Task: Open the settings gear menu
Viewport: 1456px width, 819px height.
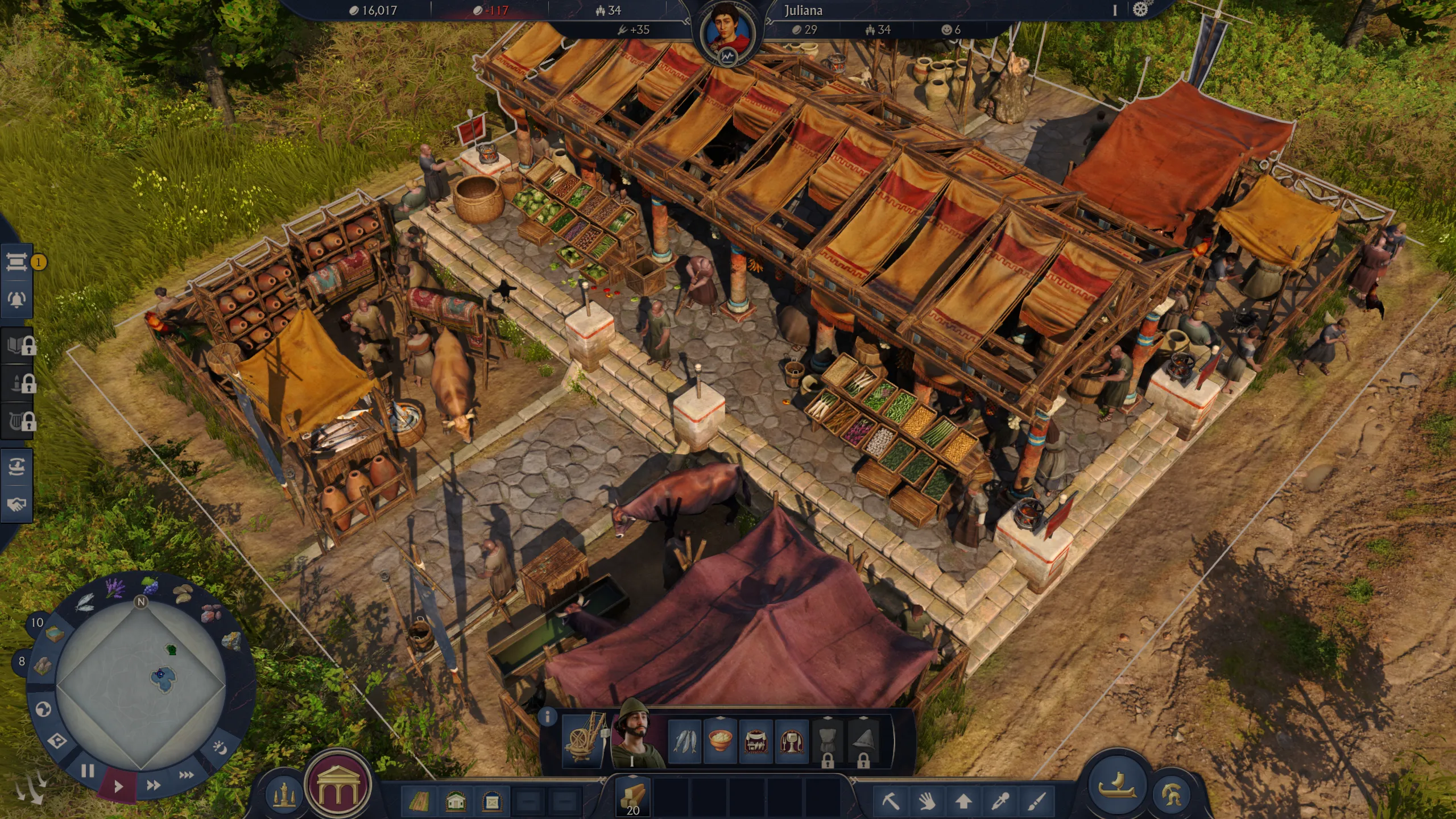Action: 1140,10
